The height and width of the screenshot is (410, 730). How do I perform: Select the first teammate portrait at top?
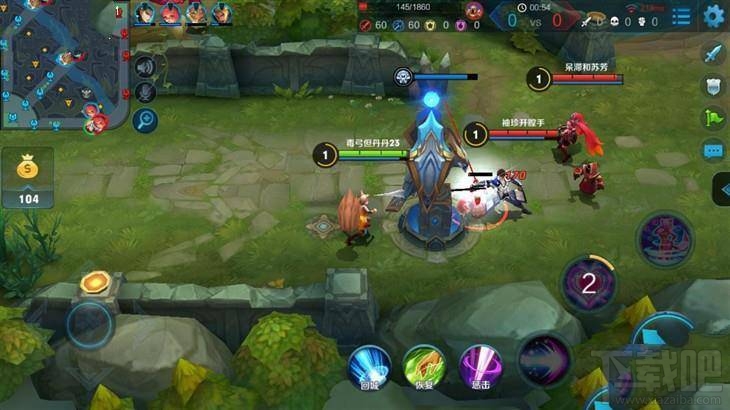(146, 13)
